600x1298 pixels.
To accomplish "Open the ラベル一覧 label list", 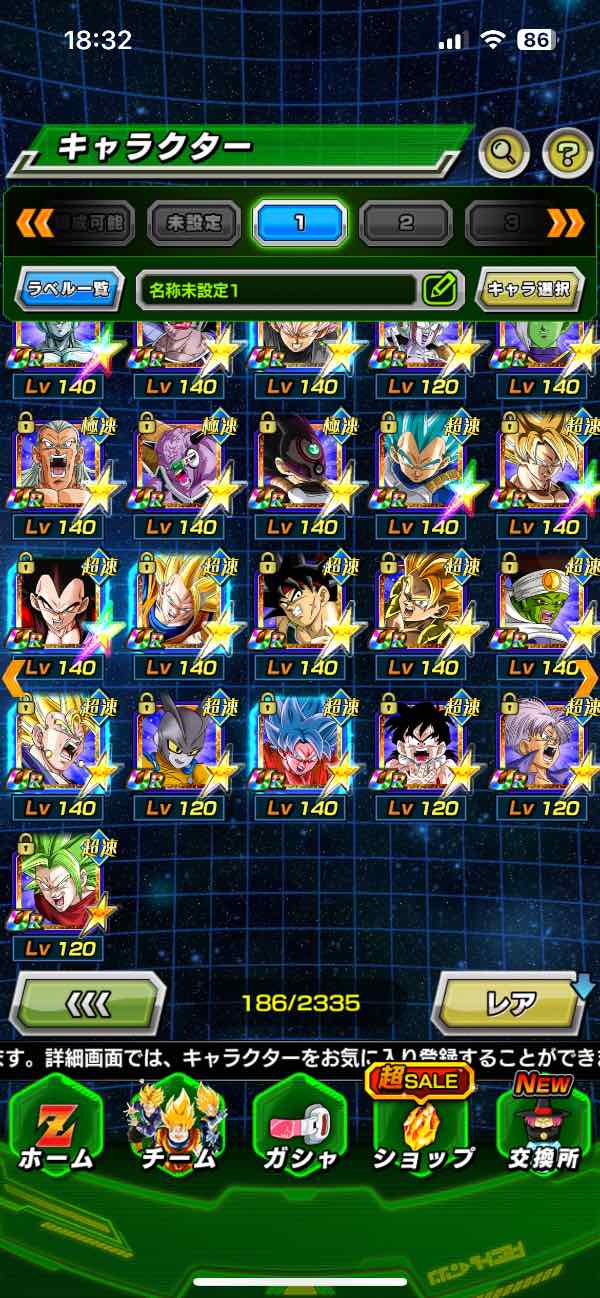I will (70, 290).
